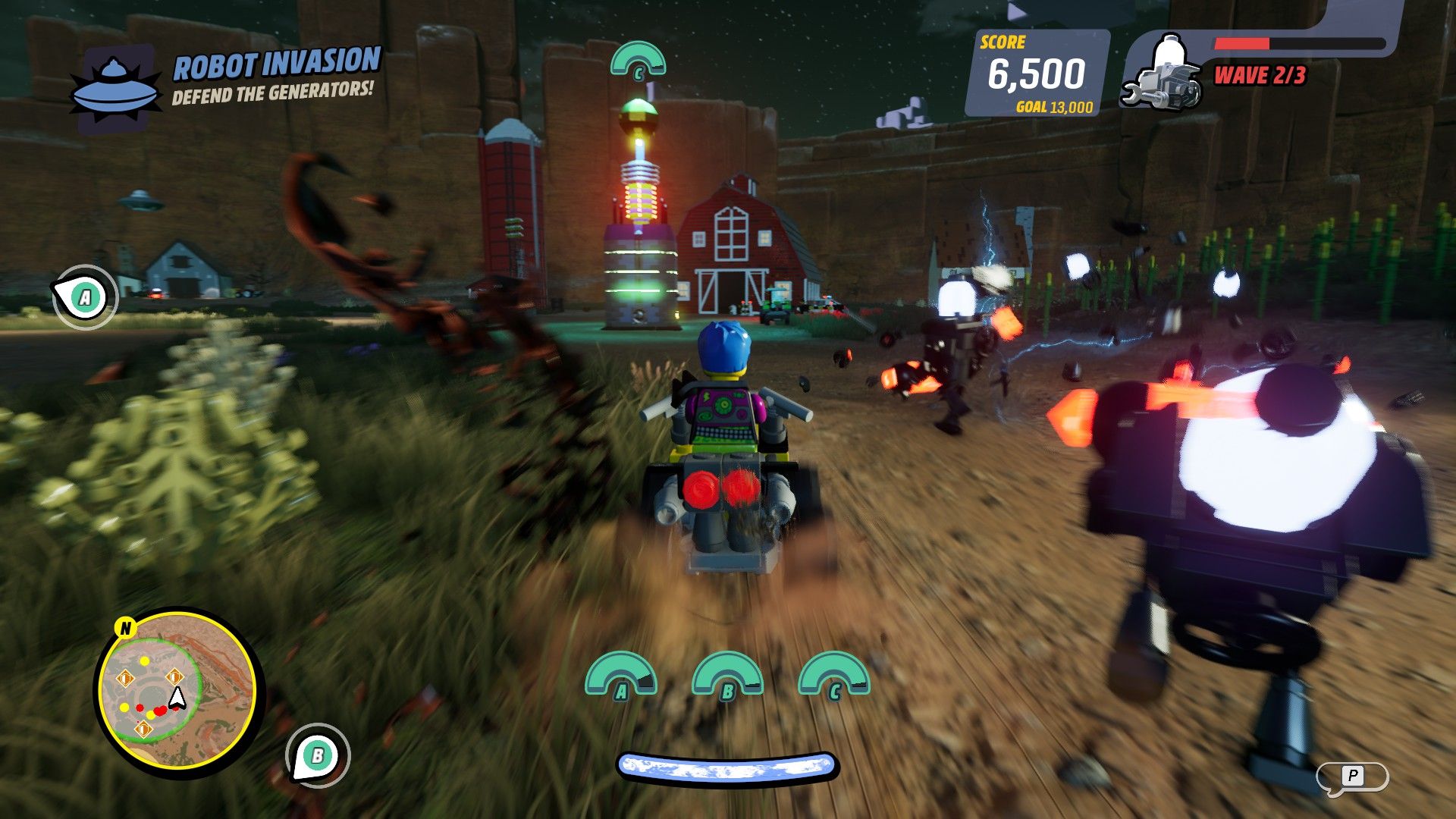Select the white player arrow on the minimap
Viewport: 1456px width, 819px height.
pos(177,698)
